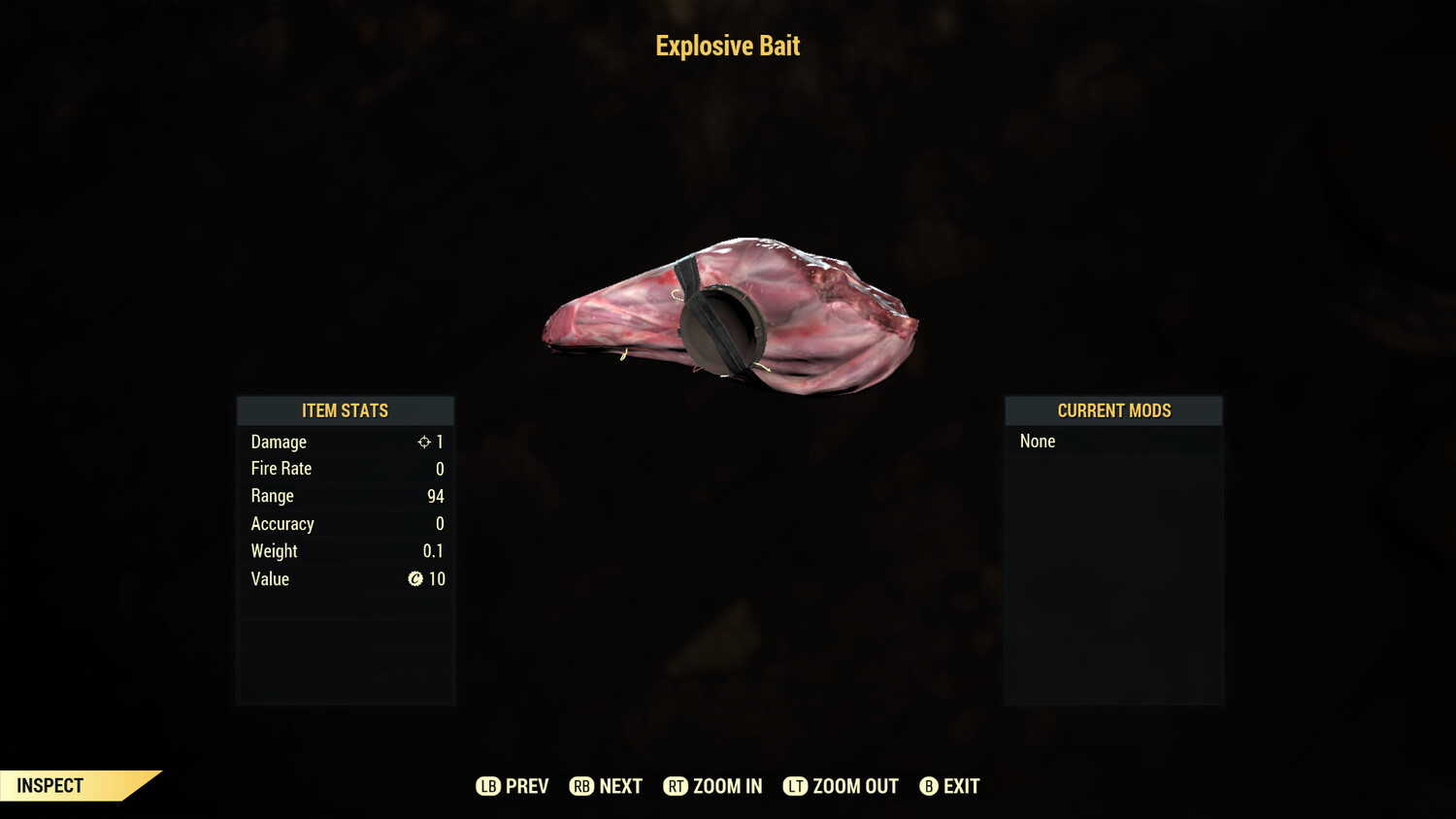This screenshot has width=1456, height=819.
Task: Click PREV to view the previous item
Action: (x=521, y=786)
